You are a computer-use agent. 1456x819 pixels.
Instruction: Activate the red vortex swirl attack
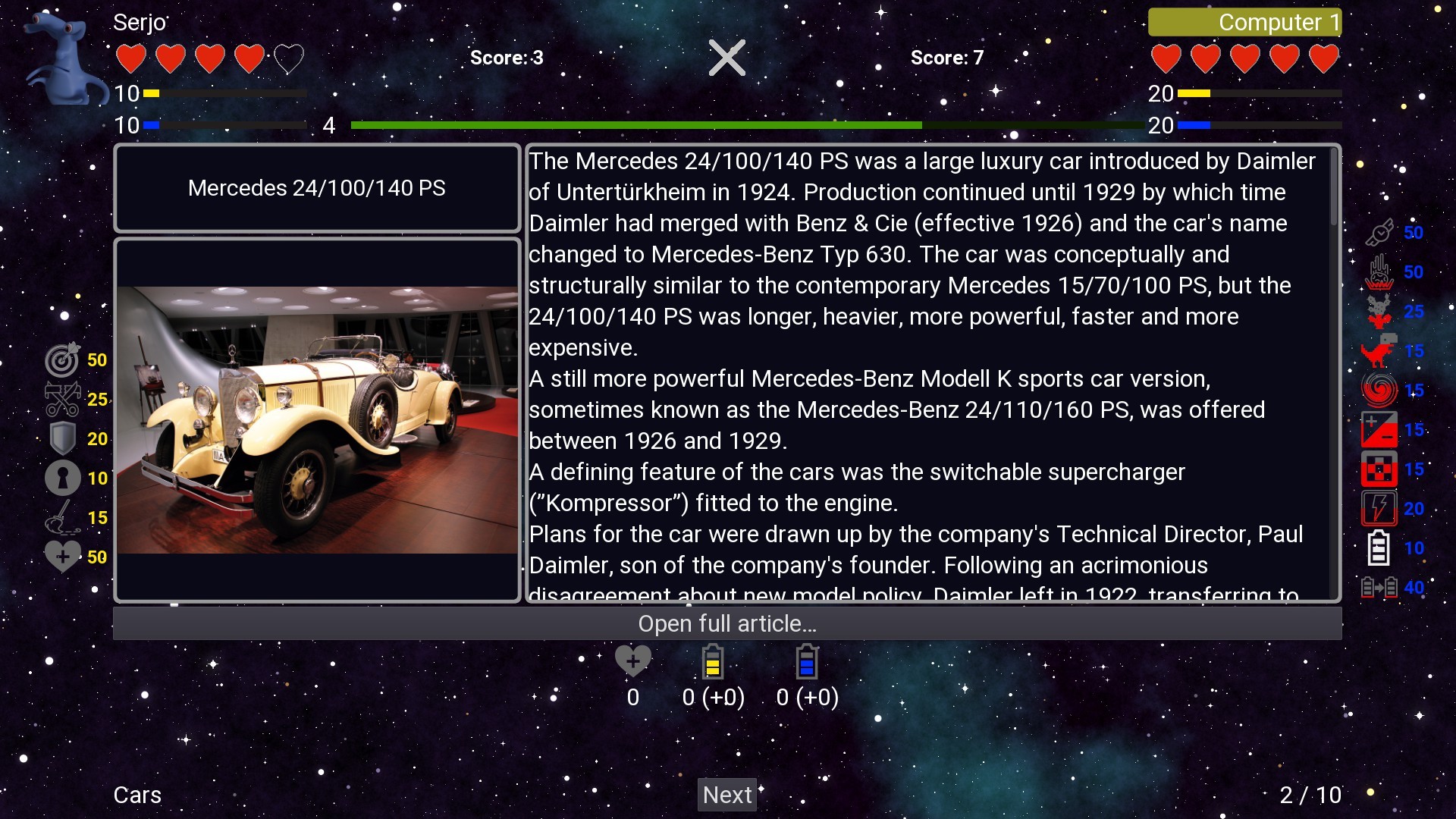(1379, 390)
